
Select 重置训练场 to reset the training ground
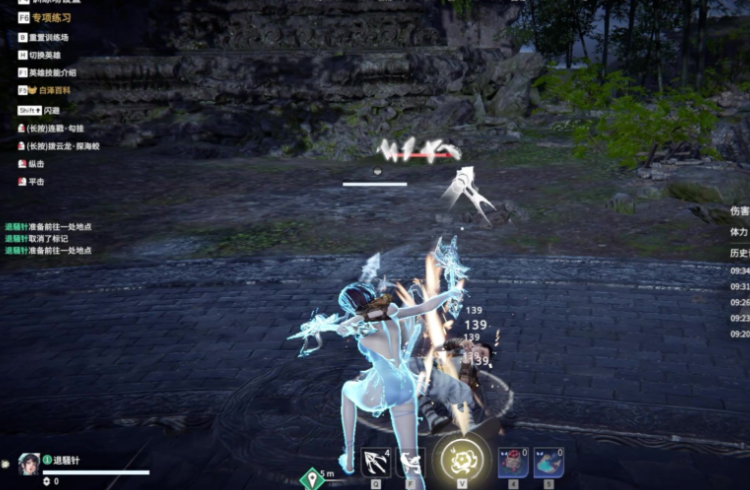48,37
